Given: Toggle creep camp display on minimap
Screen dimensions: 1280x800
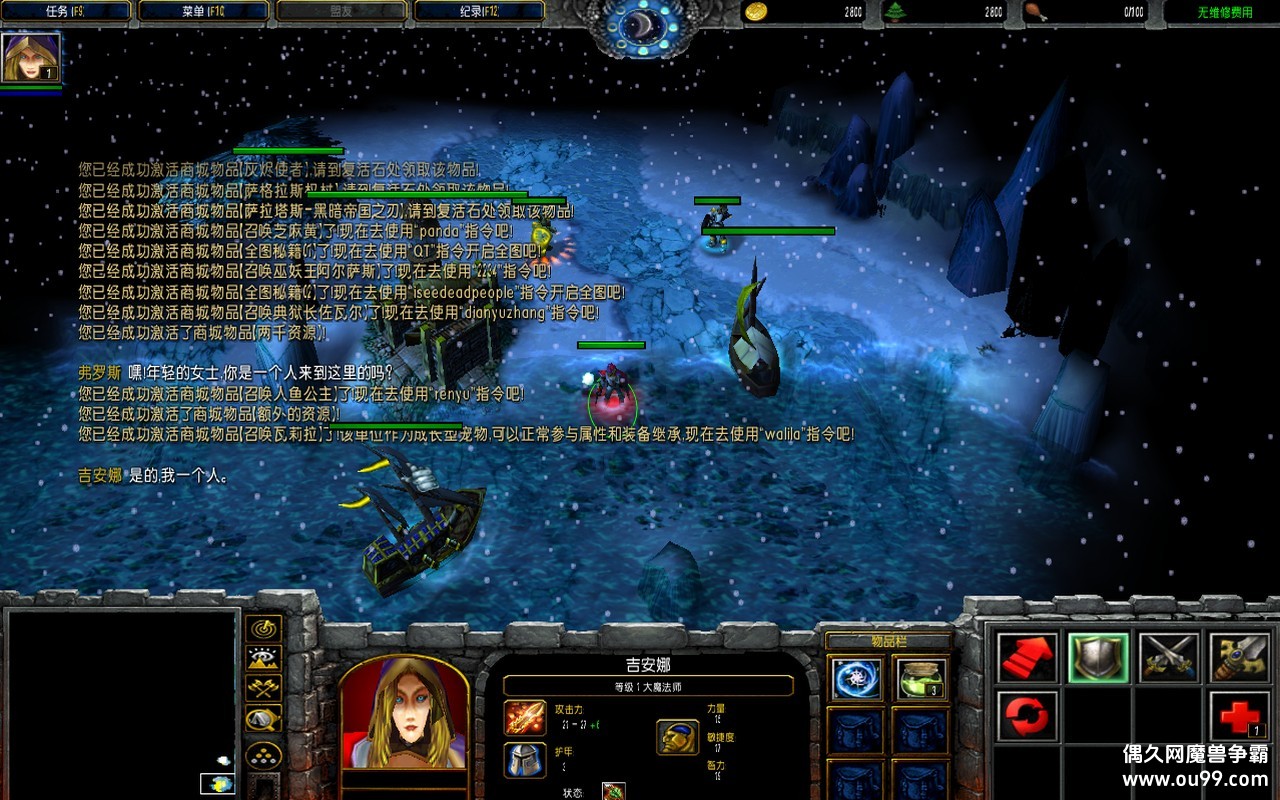Looking at the screenshot, I should point(264,718).
